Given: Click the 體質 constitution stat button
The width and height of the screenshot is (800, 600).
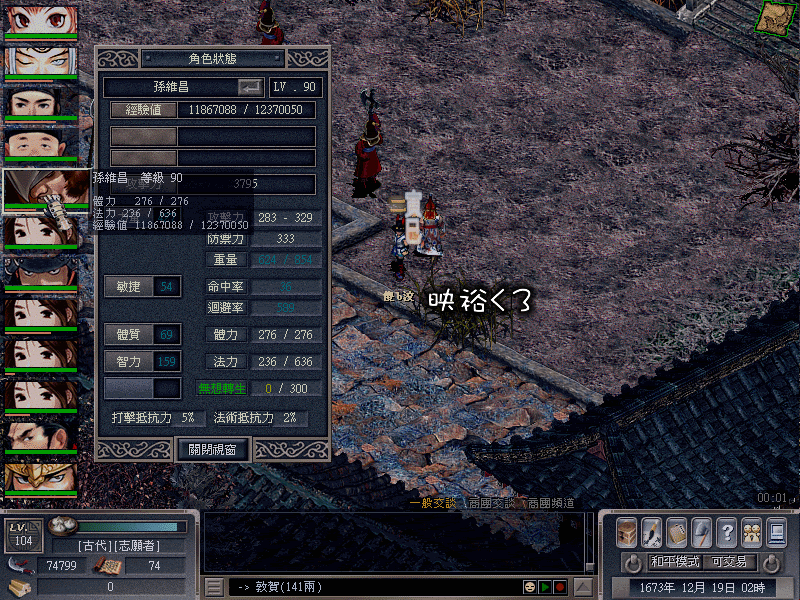Looking at the screenshot, I should pos(128,334).
